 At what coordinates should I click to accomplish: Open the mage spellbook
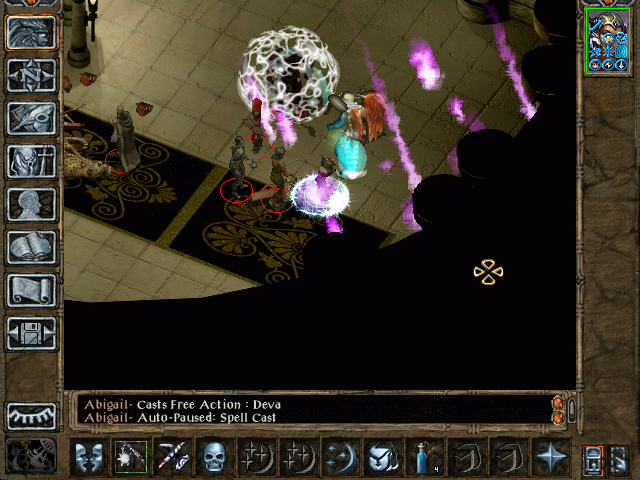point(32,247)
